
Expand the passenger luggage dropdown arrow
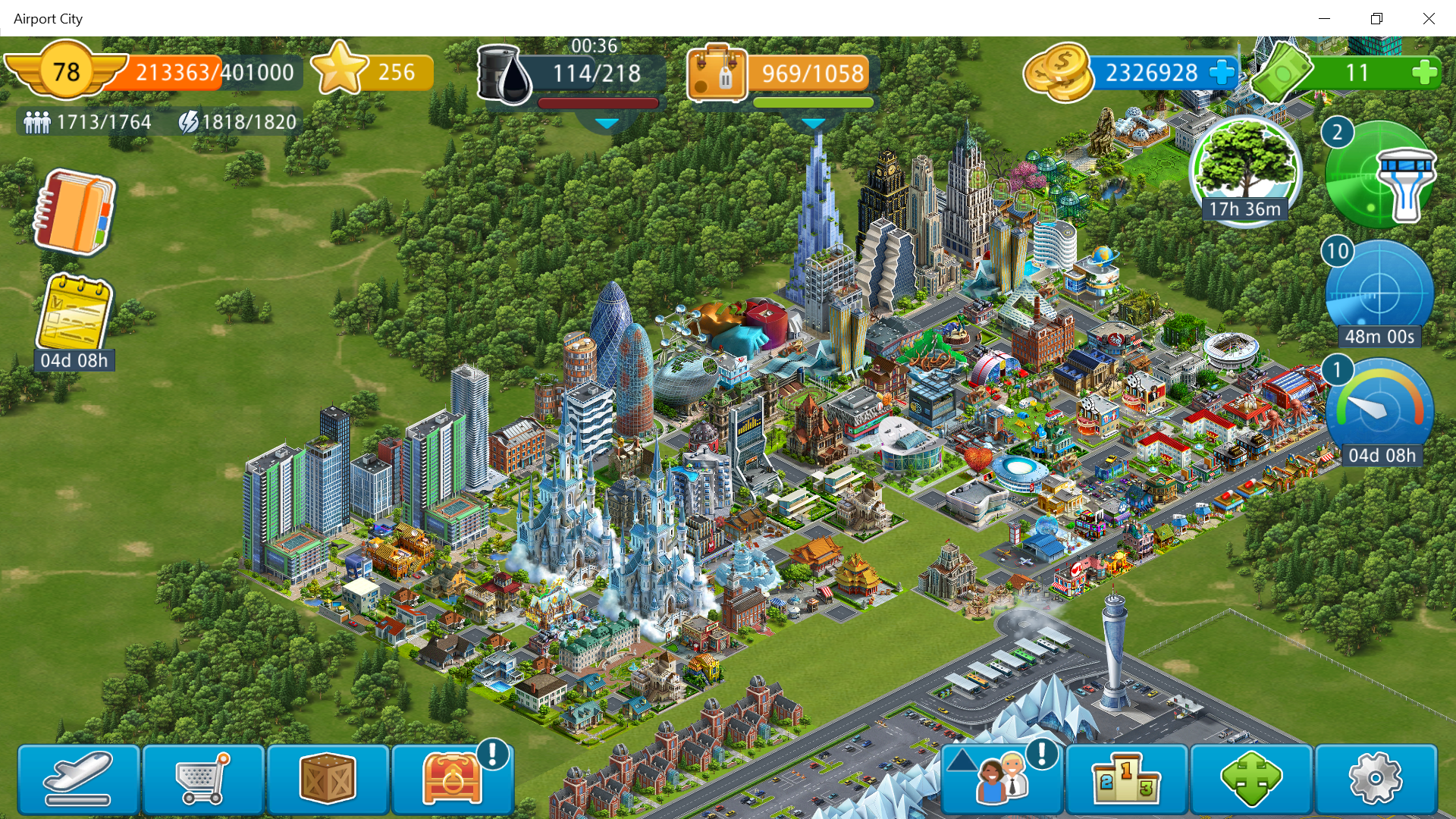(813, 123)
